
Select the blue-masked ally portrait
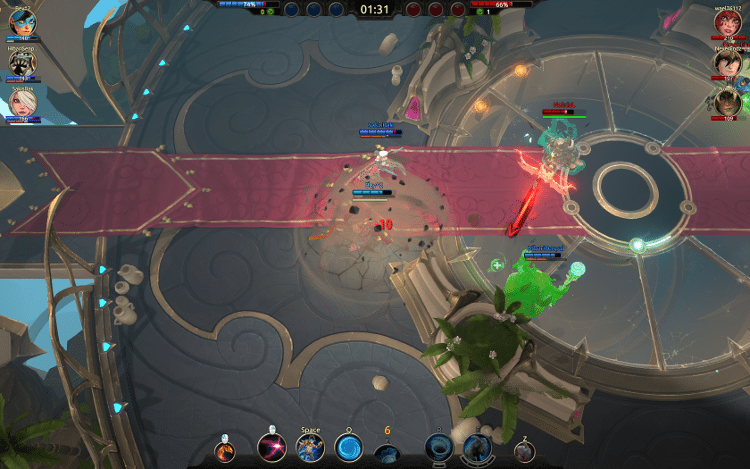pos(22,22)
